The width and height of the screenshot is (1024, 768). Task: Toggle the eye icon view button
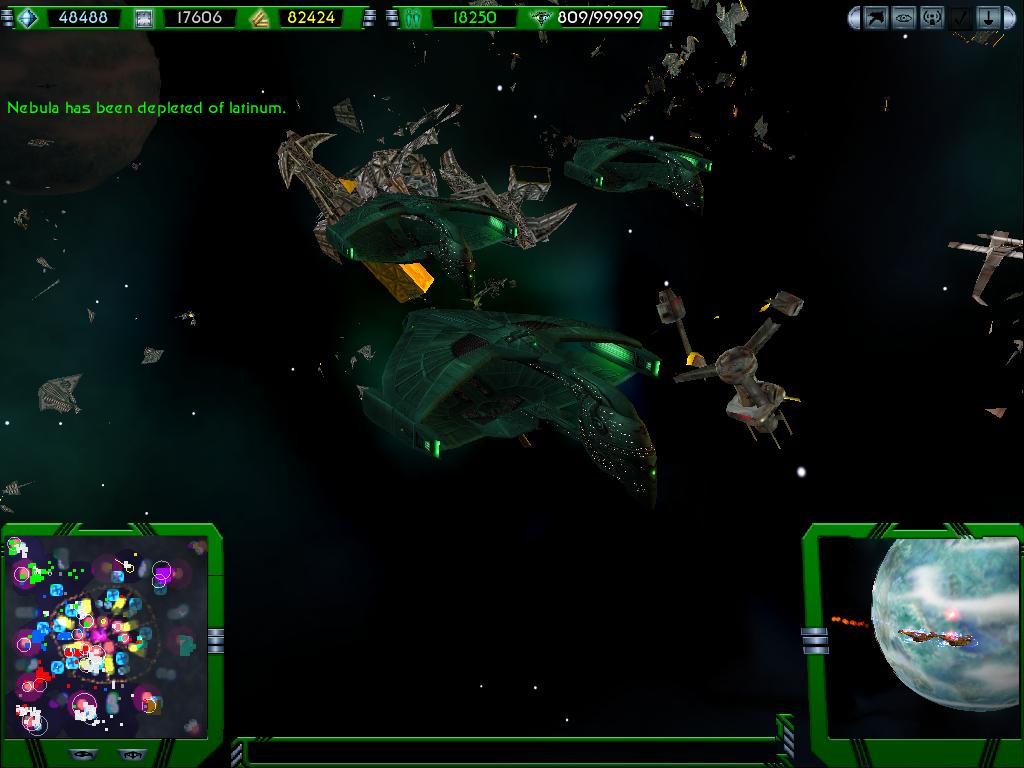904,17
